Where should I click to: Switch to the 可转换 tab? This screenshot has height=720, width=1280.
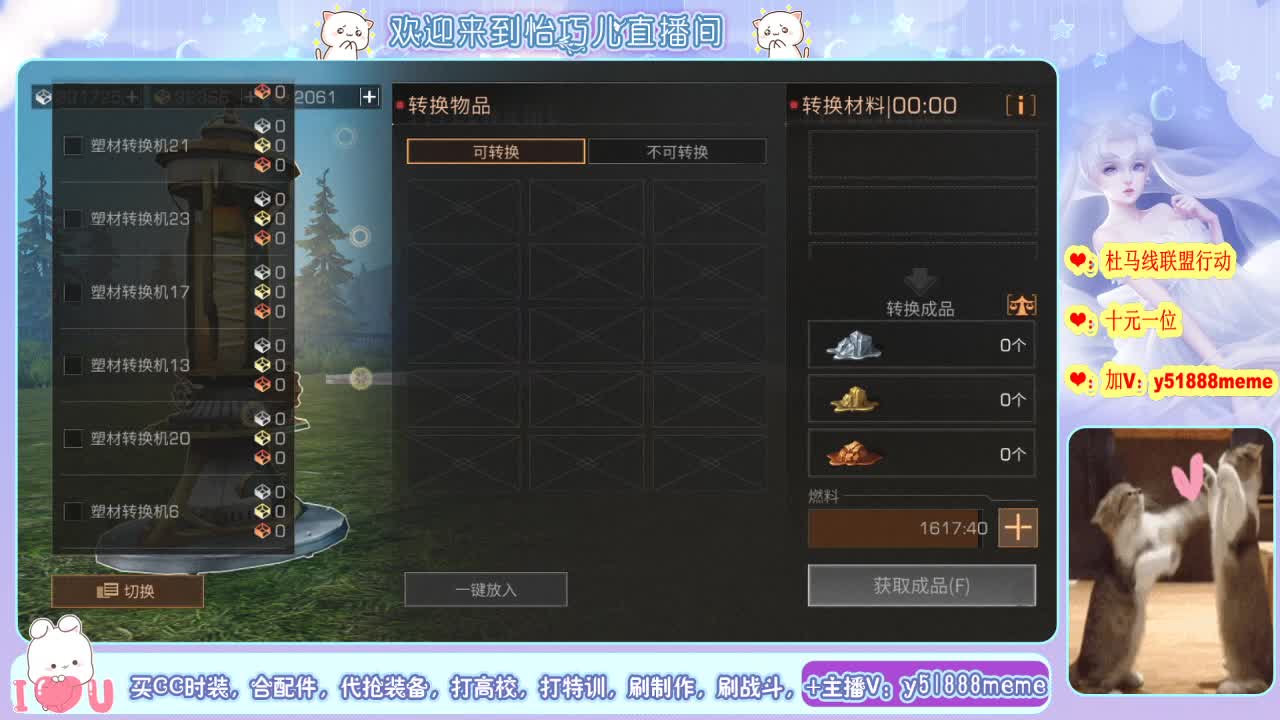point(494,151)
